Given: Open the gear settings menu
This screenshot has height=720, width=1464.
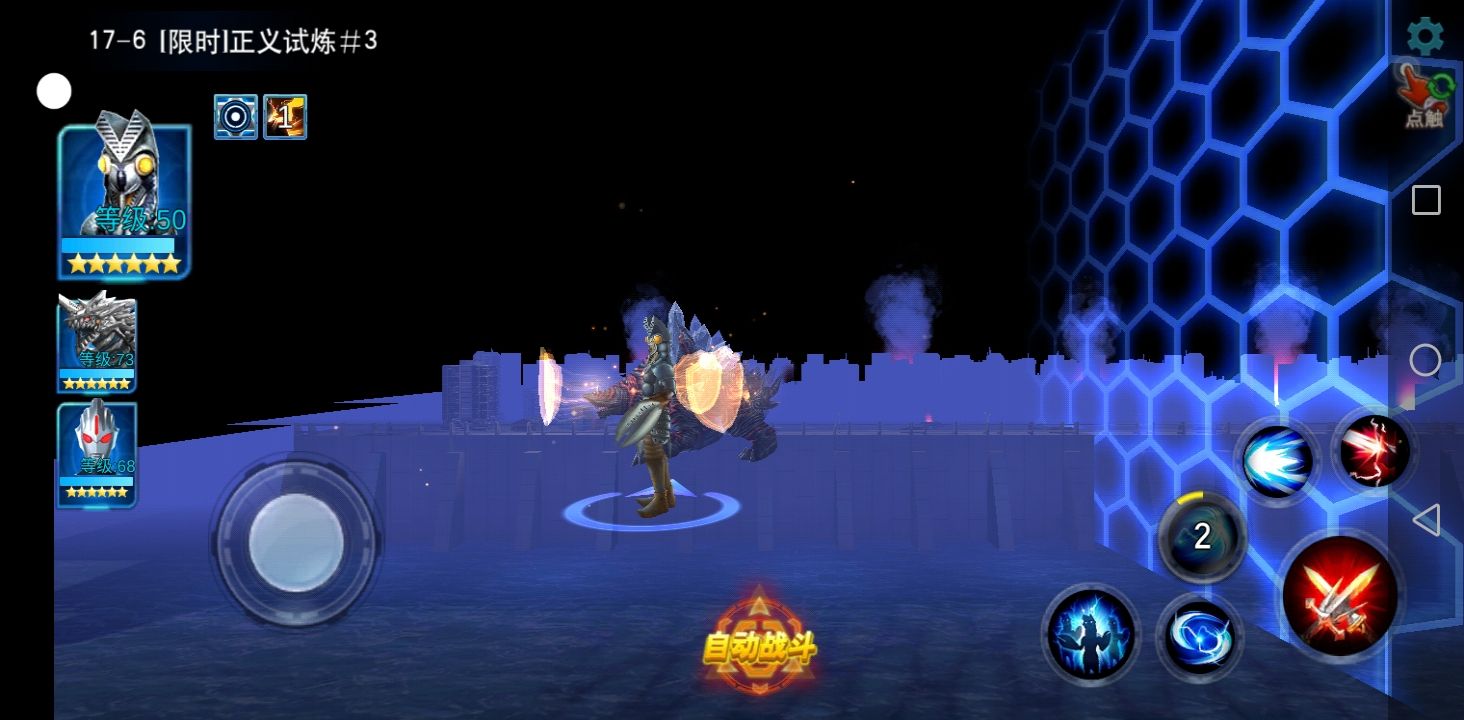Looking at the screenshot, I should (x=1425, y=37).
